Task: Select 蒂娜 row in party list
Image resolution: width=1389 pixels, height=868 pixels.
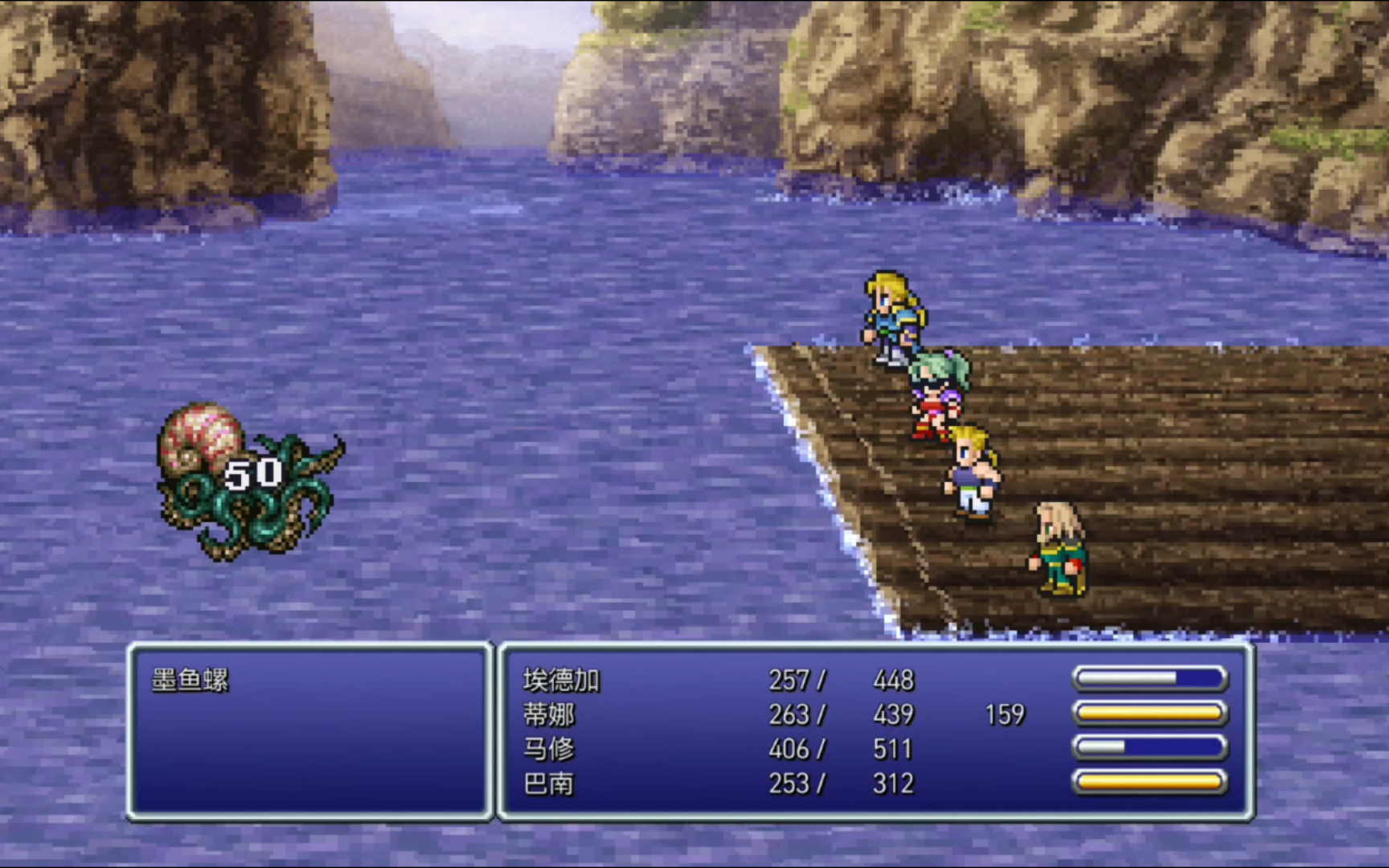Action: click(549, 714)
